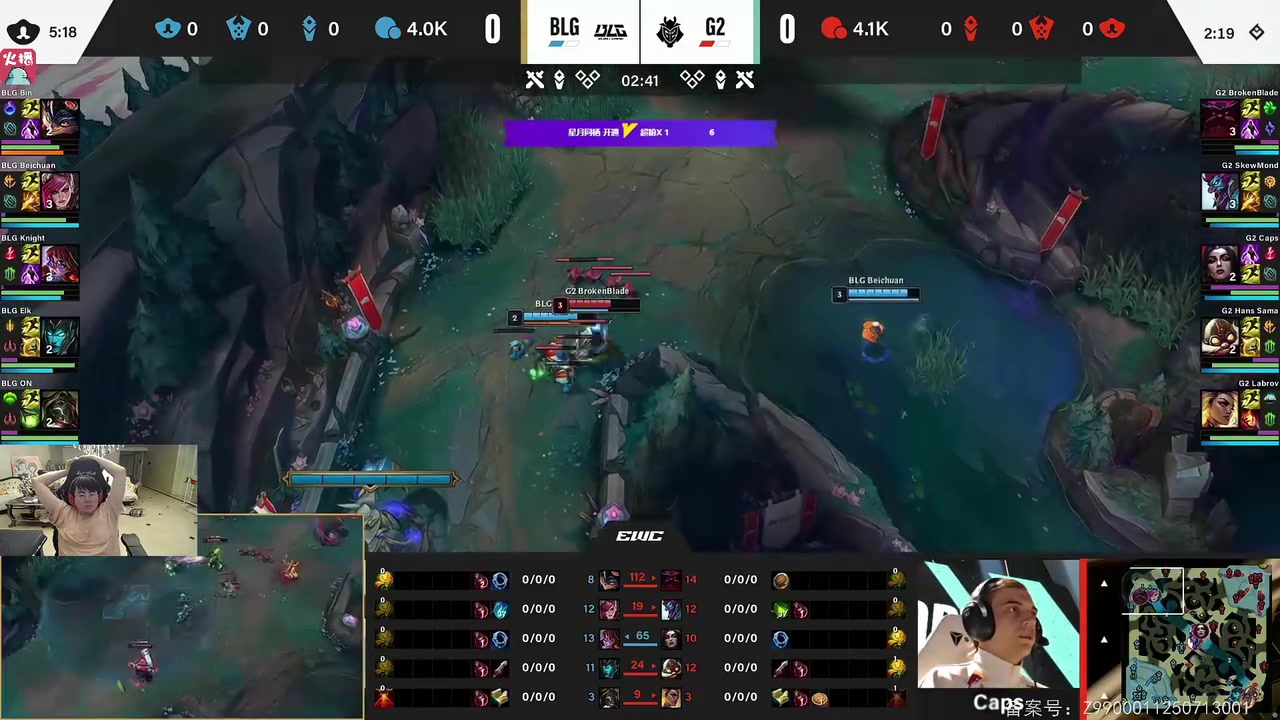Screen dimensions: 1280x720
Task: Click the blue team gold total icon
Action: 387,29
